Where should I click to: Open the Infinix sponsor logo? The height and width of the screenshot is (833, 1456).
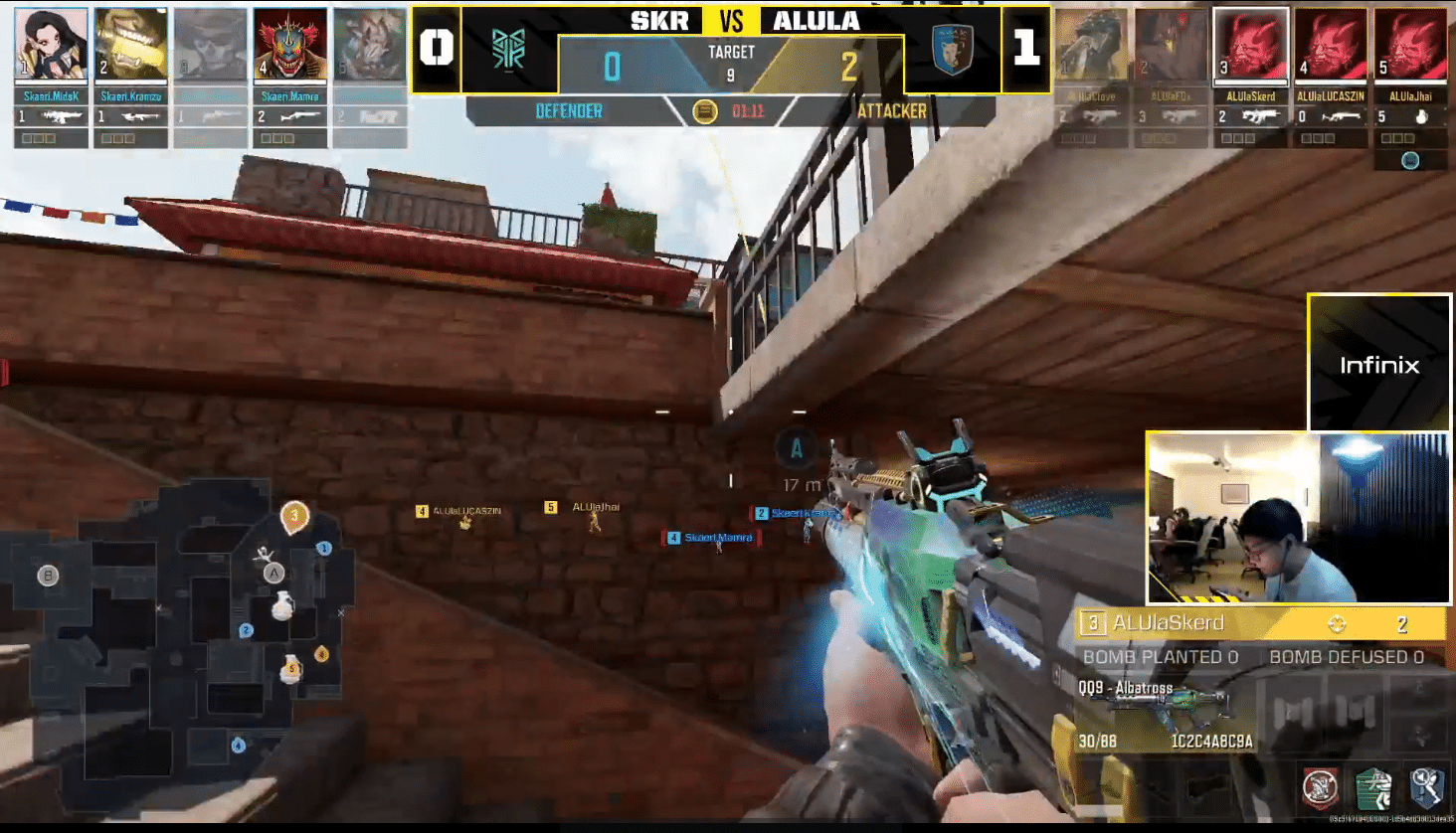(x=1379, y=364)
